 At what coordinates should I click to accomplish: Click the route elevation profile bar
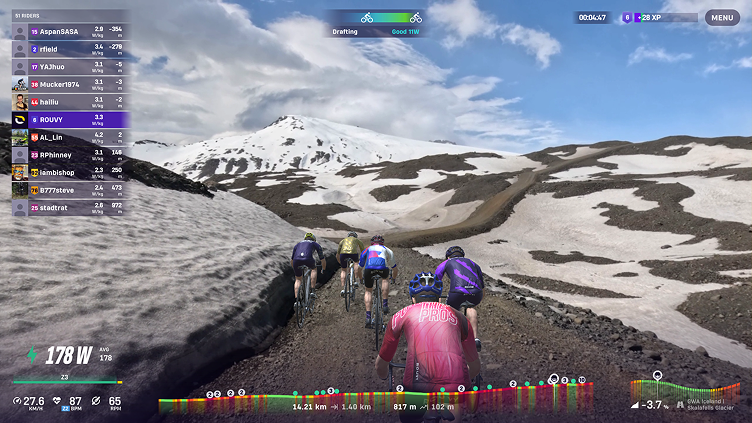tap(388, 400)
